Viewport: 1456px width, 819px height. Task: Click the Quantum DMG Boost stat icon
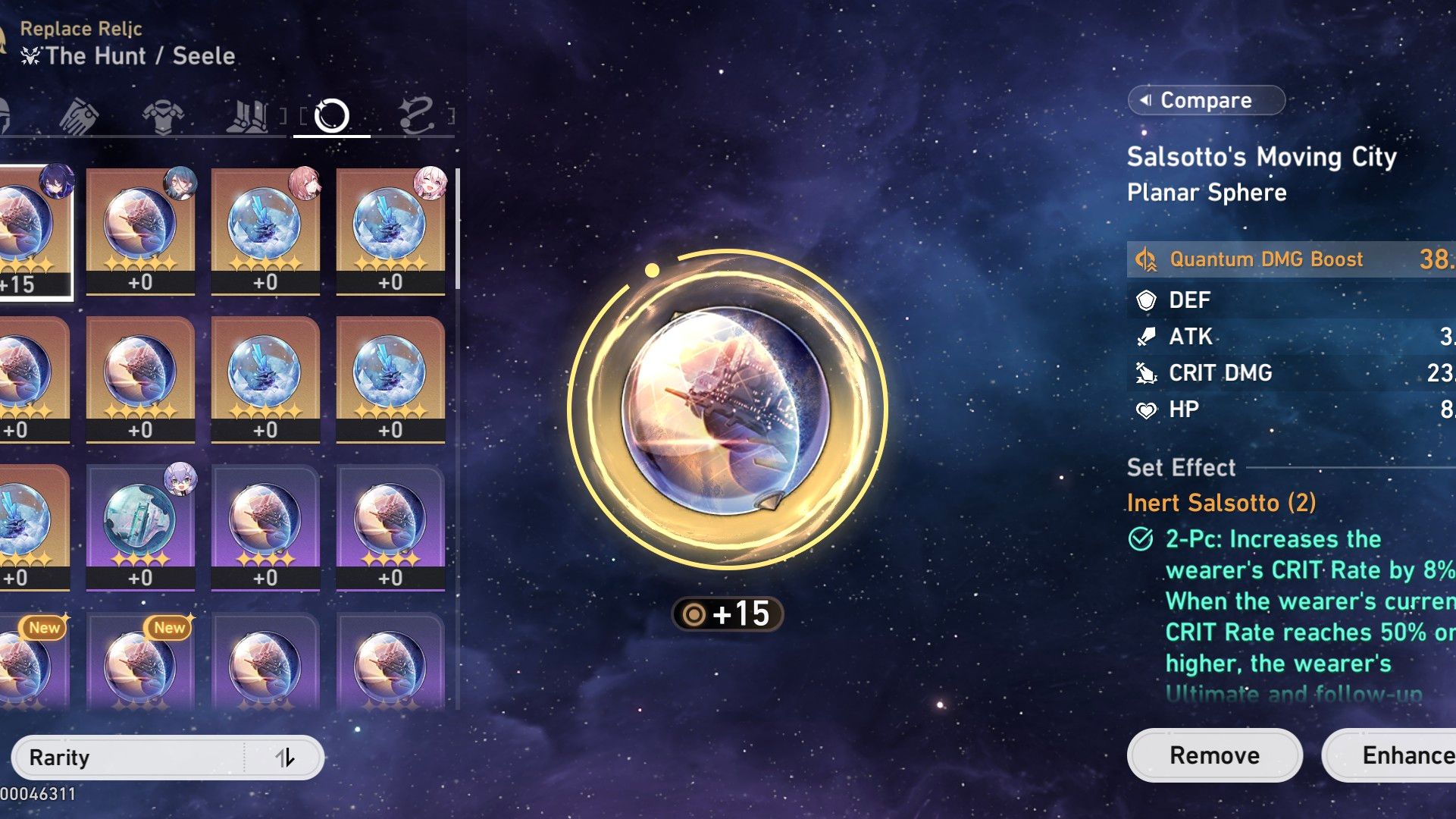1146,260
